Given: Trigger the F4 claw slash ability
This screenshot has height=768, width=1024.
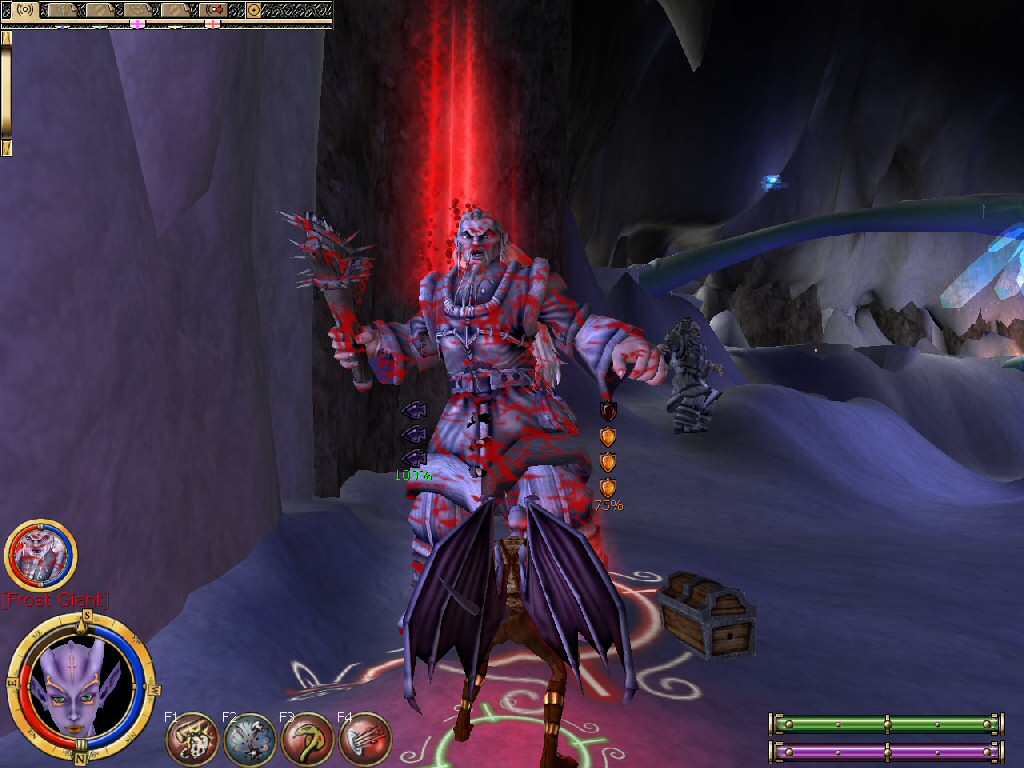Looking at the screenshot, I should (365, 740).
